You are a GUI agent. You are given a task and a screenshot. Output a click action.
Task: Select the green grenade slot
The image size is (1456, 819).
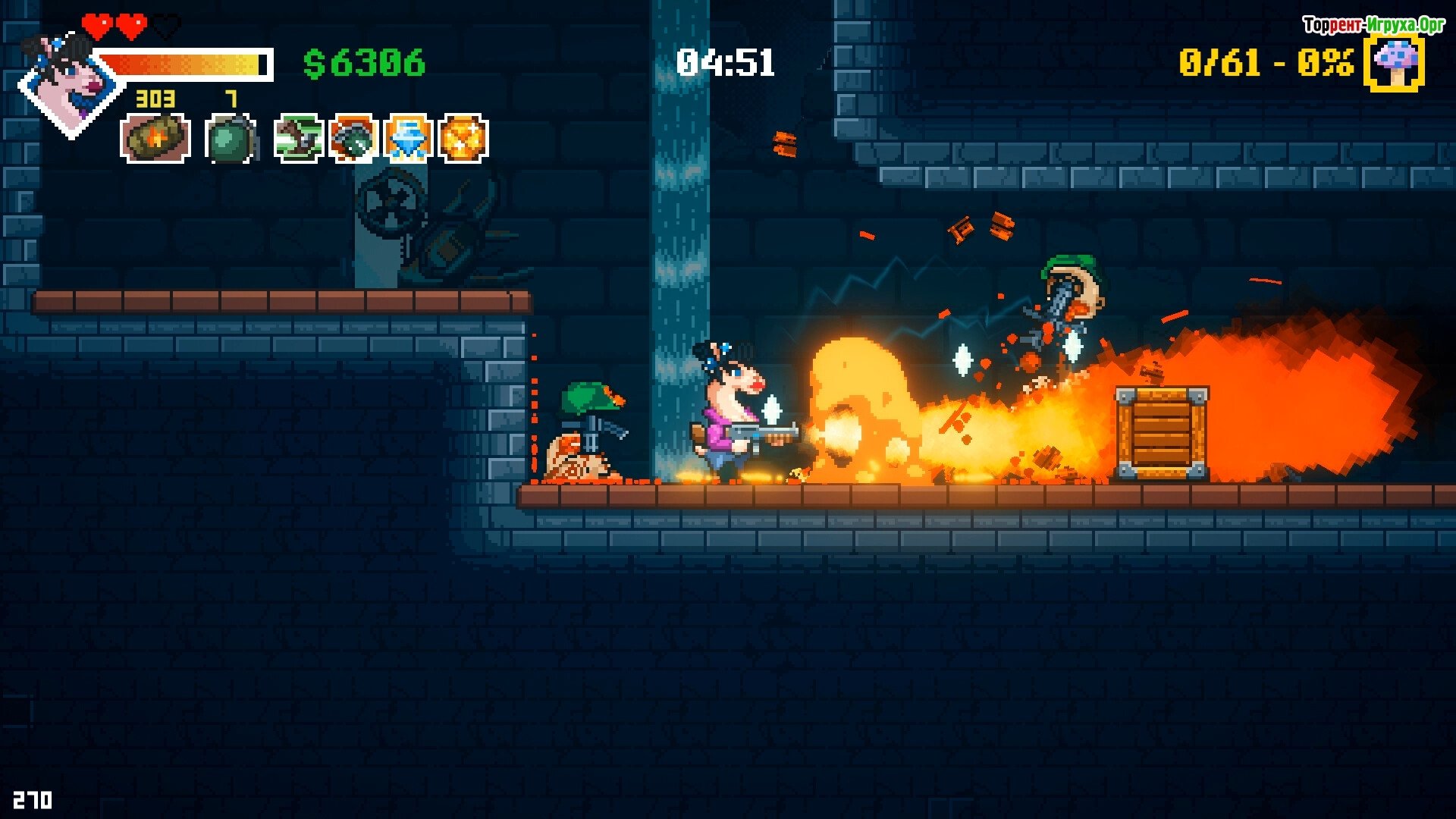click(231, 139)
